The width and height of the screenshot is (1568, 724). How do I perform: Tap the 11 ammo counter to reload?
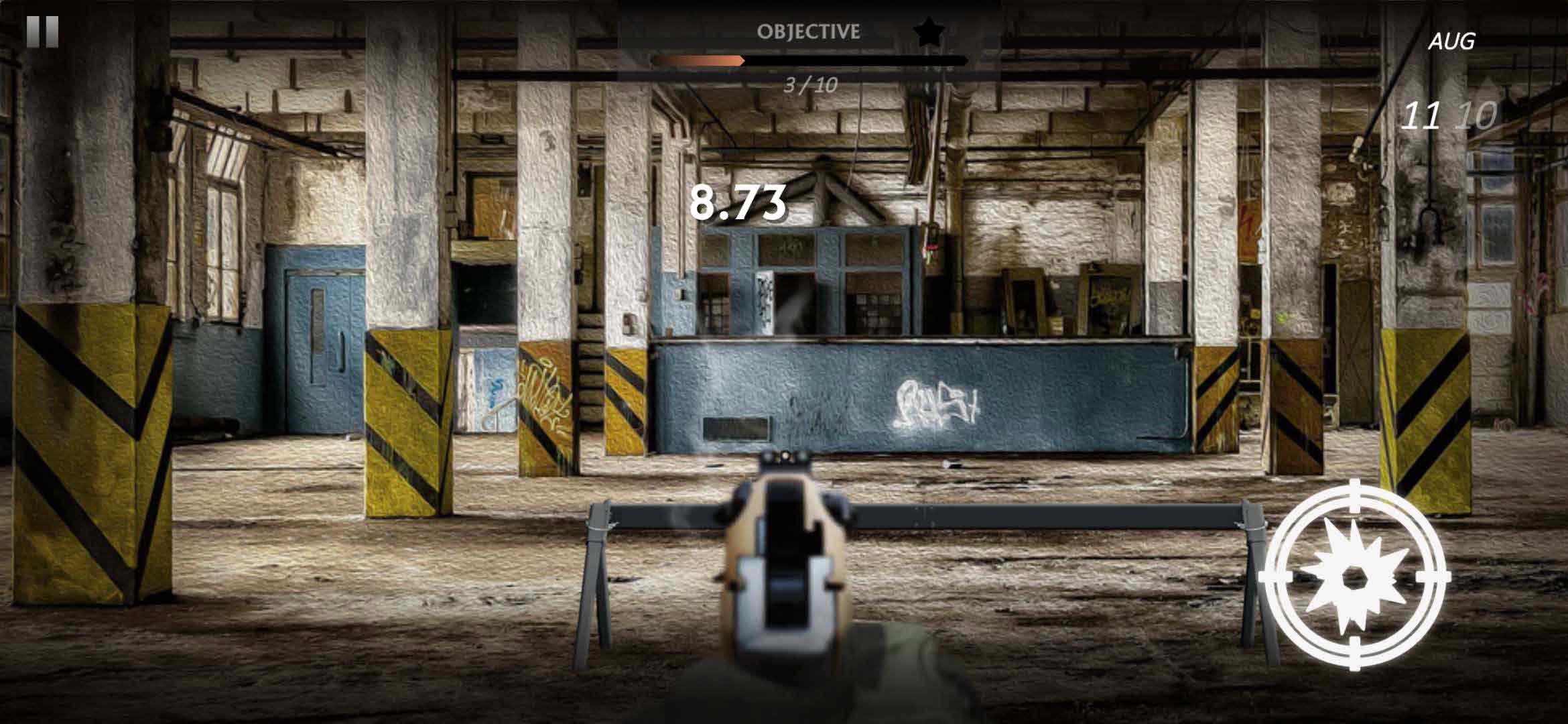click(1422, 114)
